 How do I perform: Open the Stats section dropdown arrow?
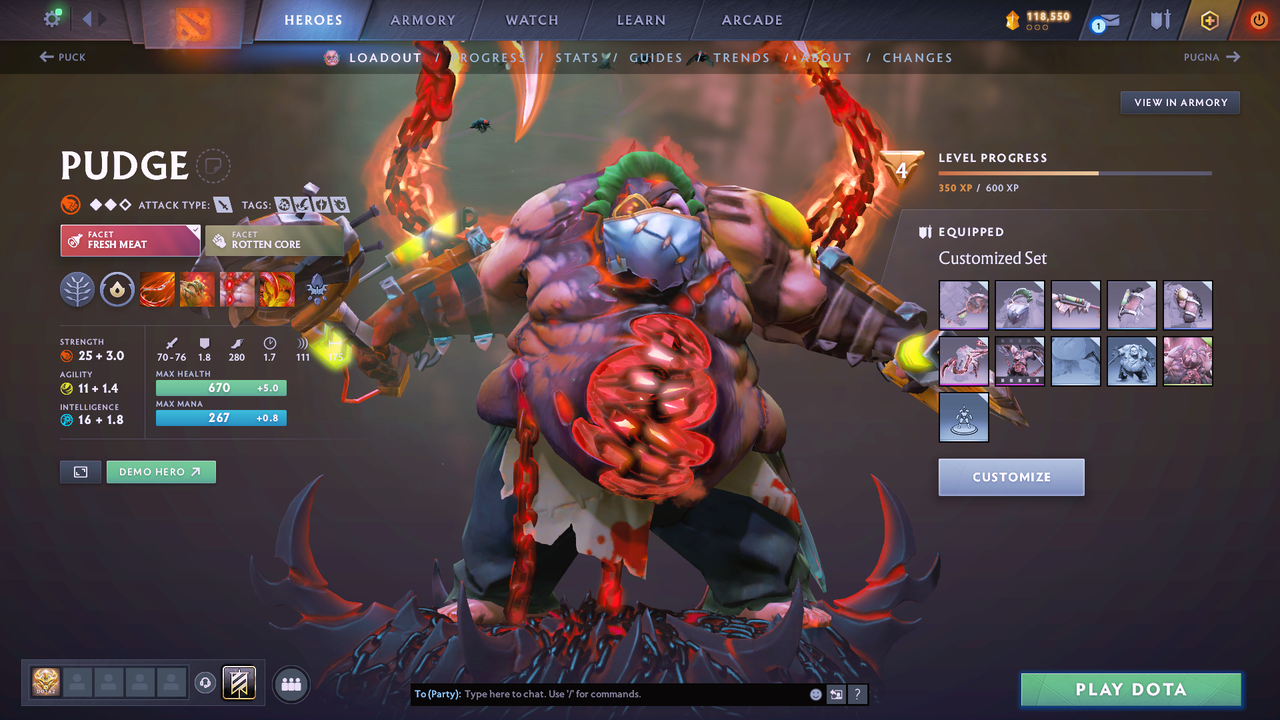(x=604, y=57)
